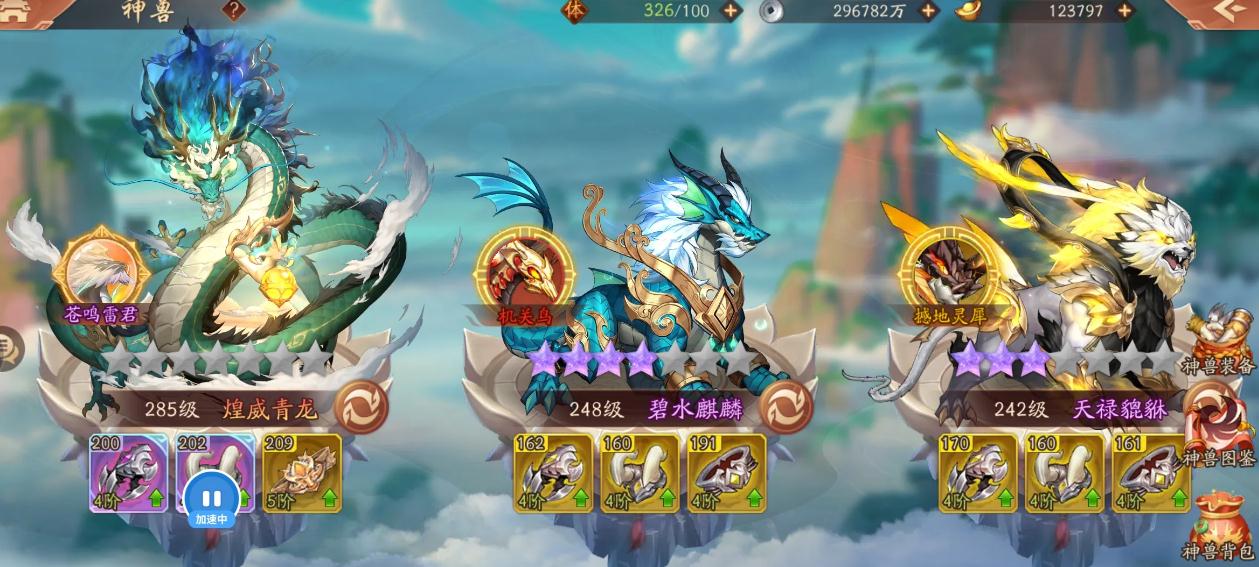Select 天禄貔貅's level 170 claw slot
1259x567 pixels.
[977, 472]
